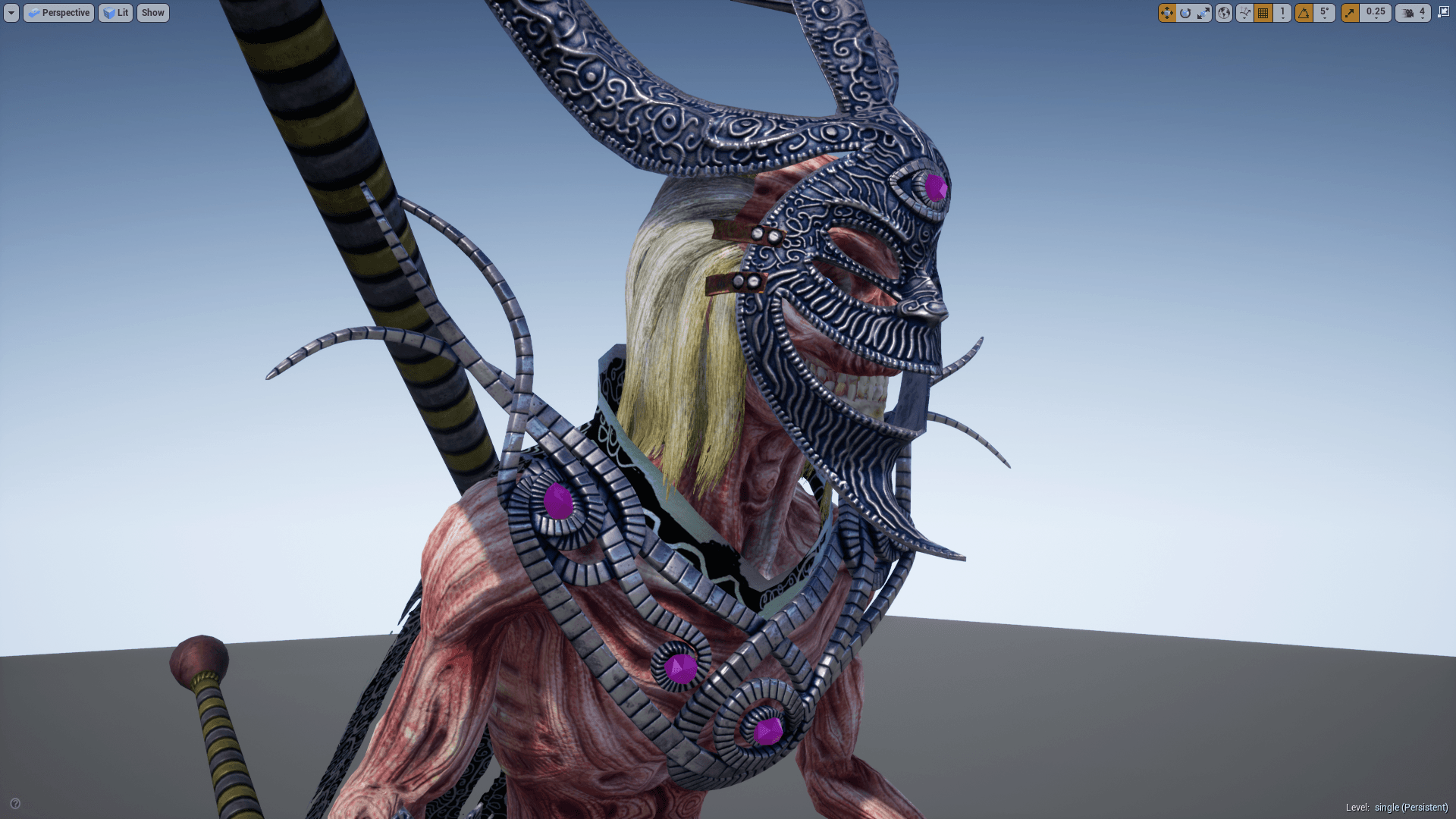Select the Scale transform tool

1203,13
